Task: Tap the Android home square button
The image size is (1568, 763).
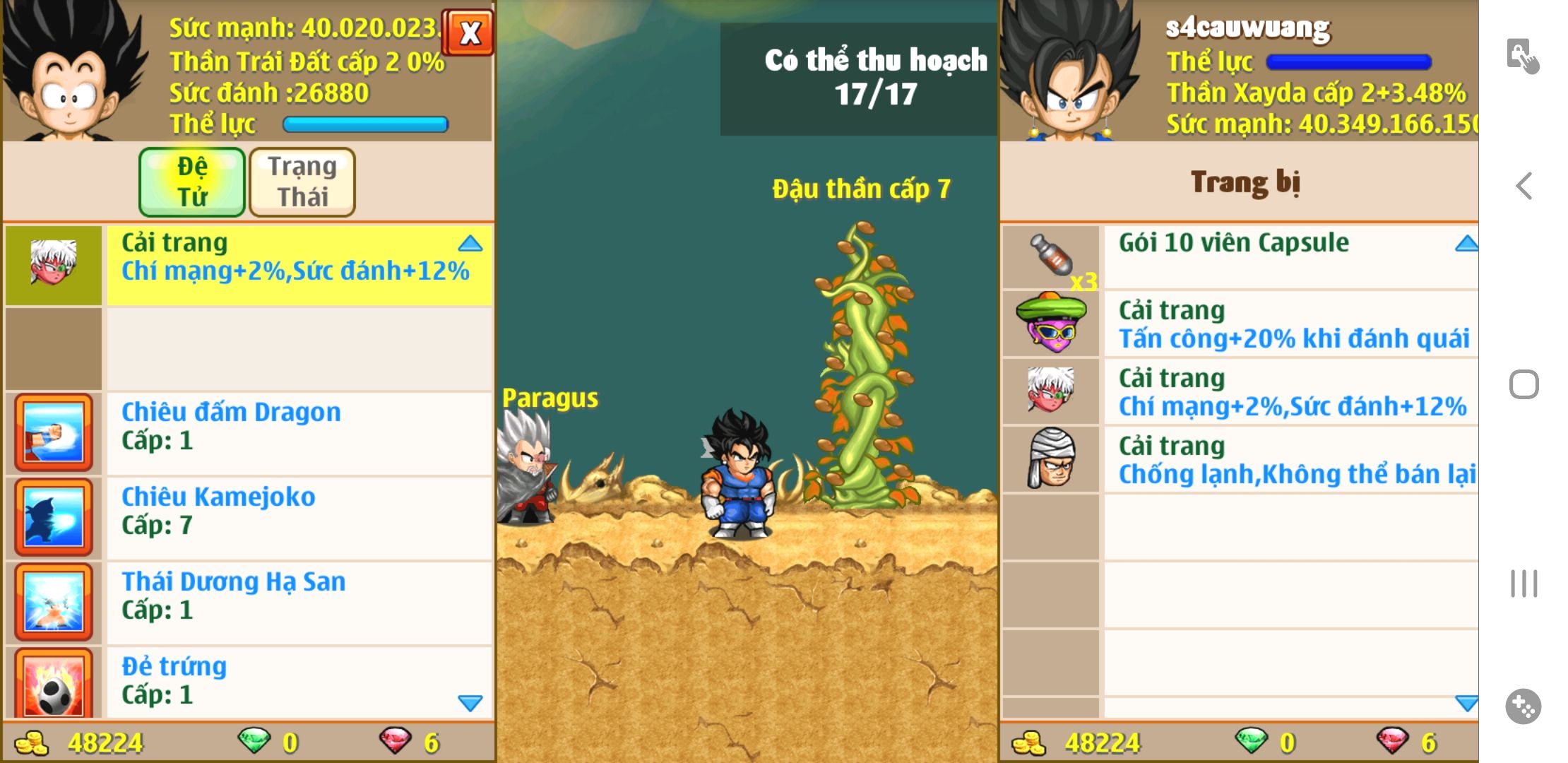Action: 1524,385
